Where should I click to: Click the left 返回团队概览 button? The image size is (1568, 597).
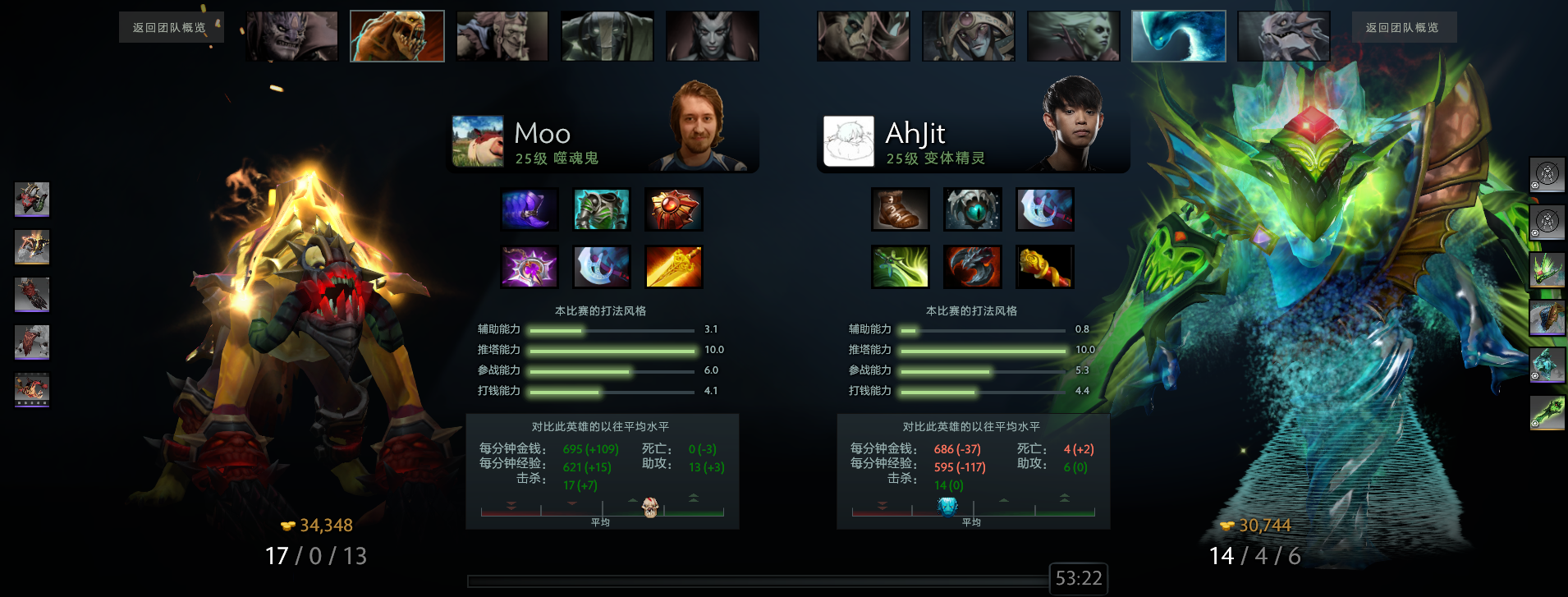coord(169,28)
